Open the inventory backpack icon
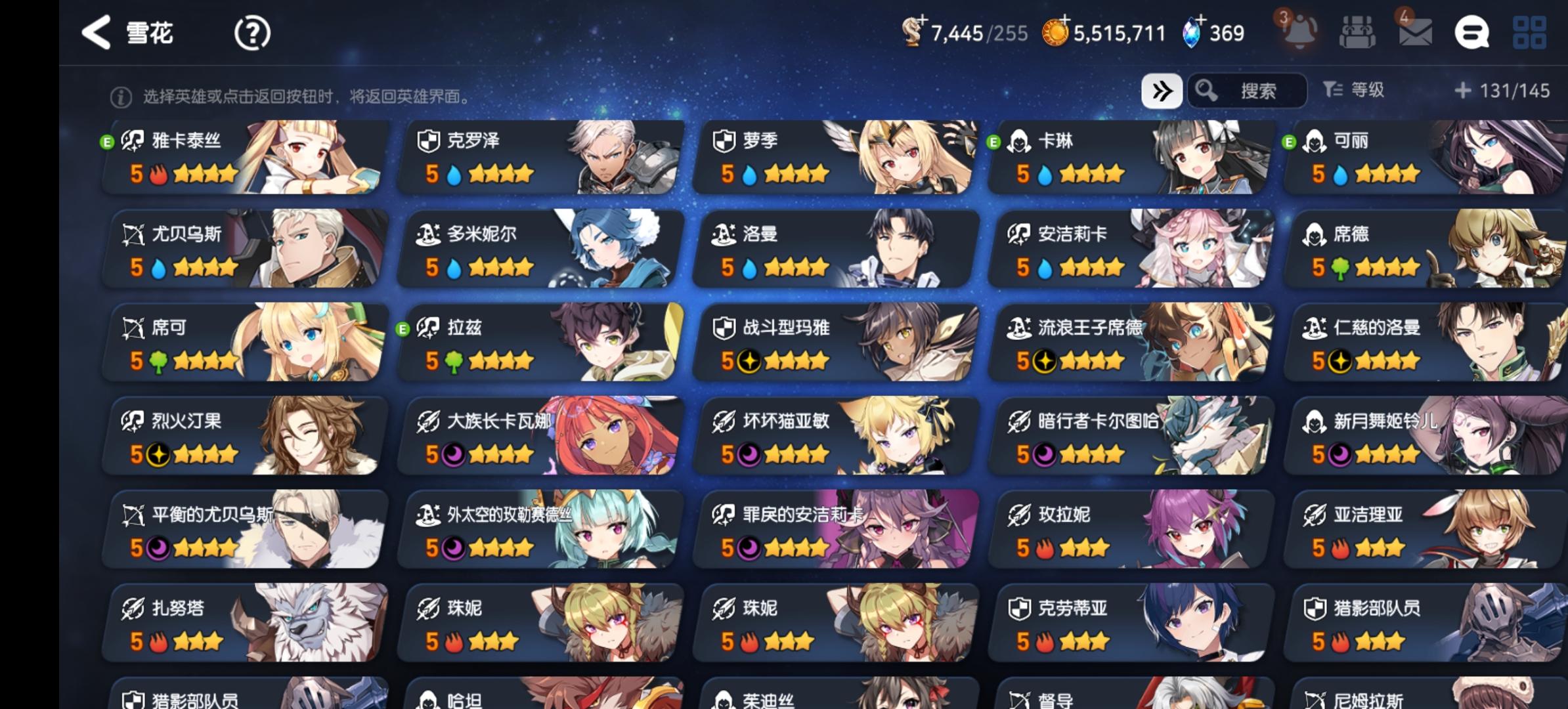Image resolution: width=1568 pixels, height=709 pixels. pos(1358,32)
